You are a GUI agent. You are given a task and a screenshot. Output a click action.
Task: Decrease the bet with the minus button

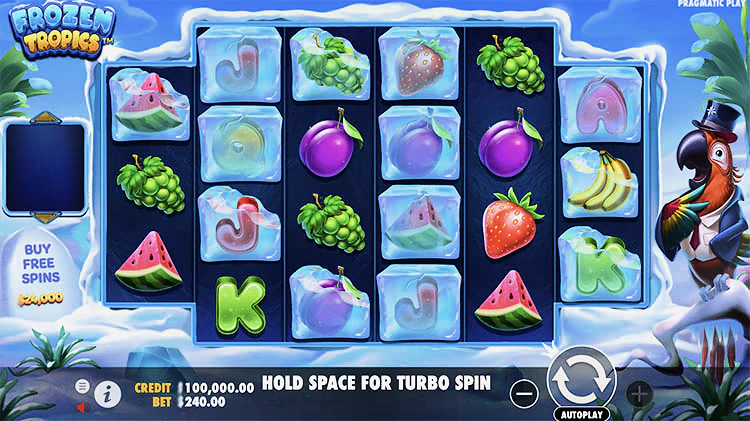(524, 394)
